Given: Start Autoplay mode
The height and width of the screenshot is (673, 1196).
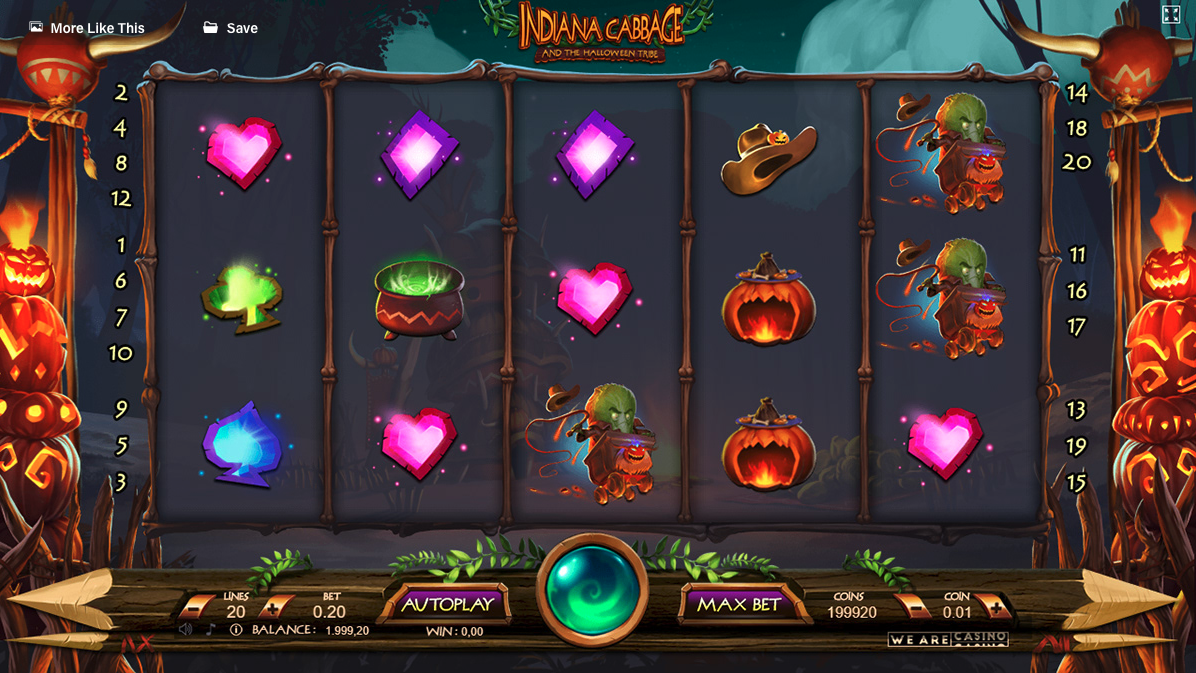Looking at the screenshot, I should click(x=447, y=604).
